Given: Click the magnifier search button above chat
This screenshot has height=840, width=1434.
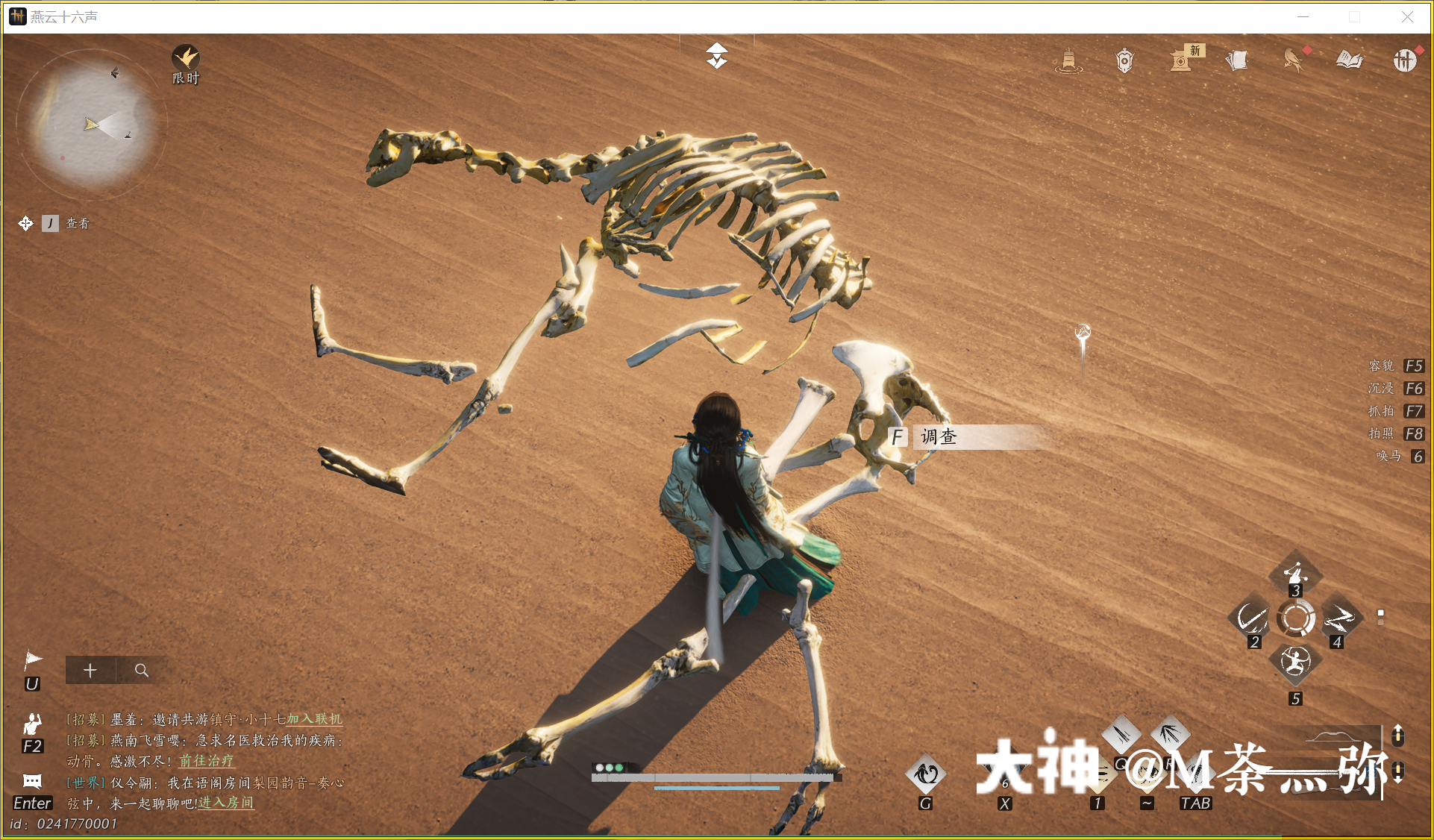Looking at the screenshot, I should click(x=141, y=671).
